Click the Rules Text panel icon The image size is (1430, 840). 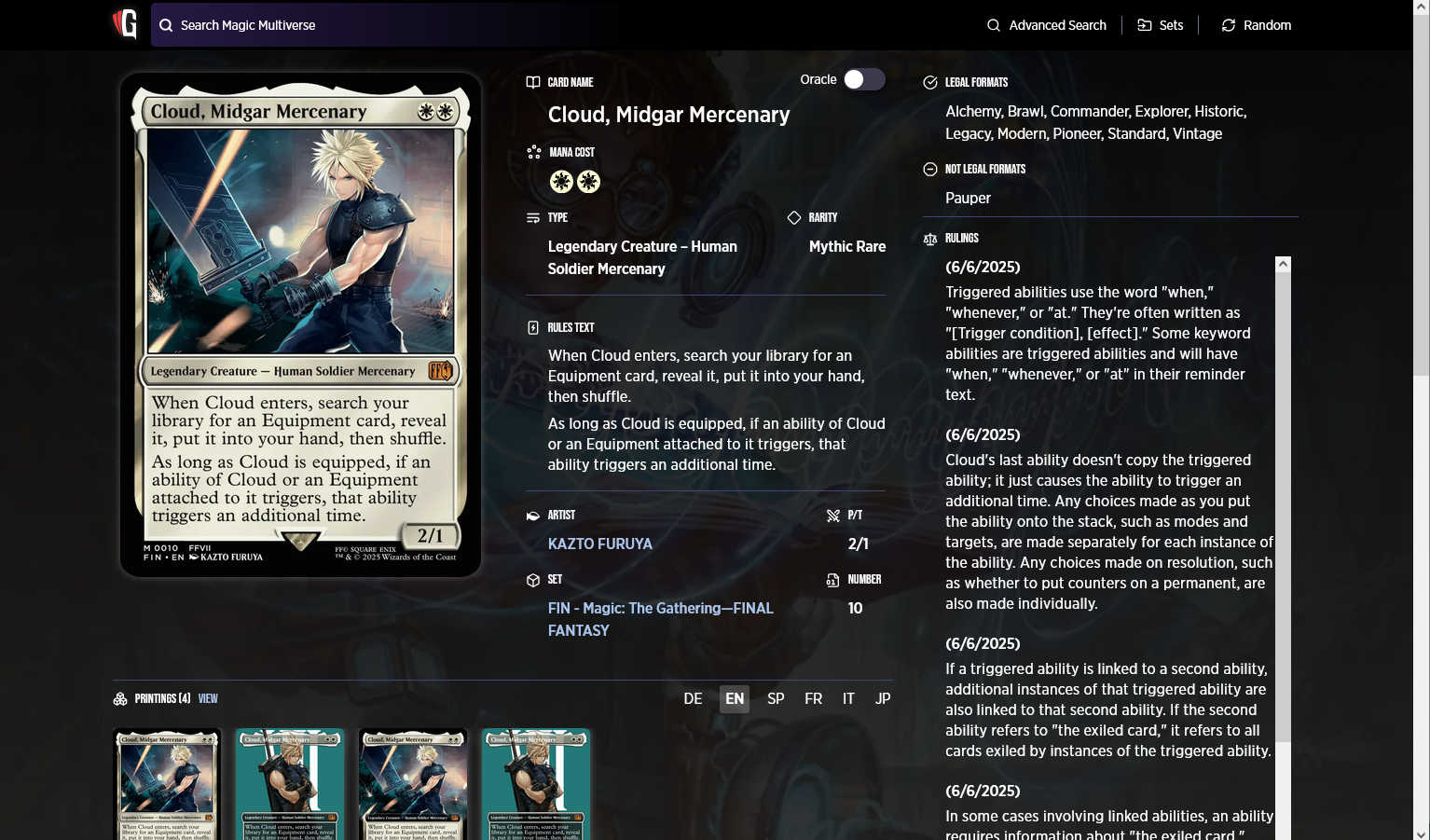click(532, 326)
